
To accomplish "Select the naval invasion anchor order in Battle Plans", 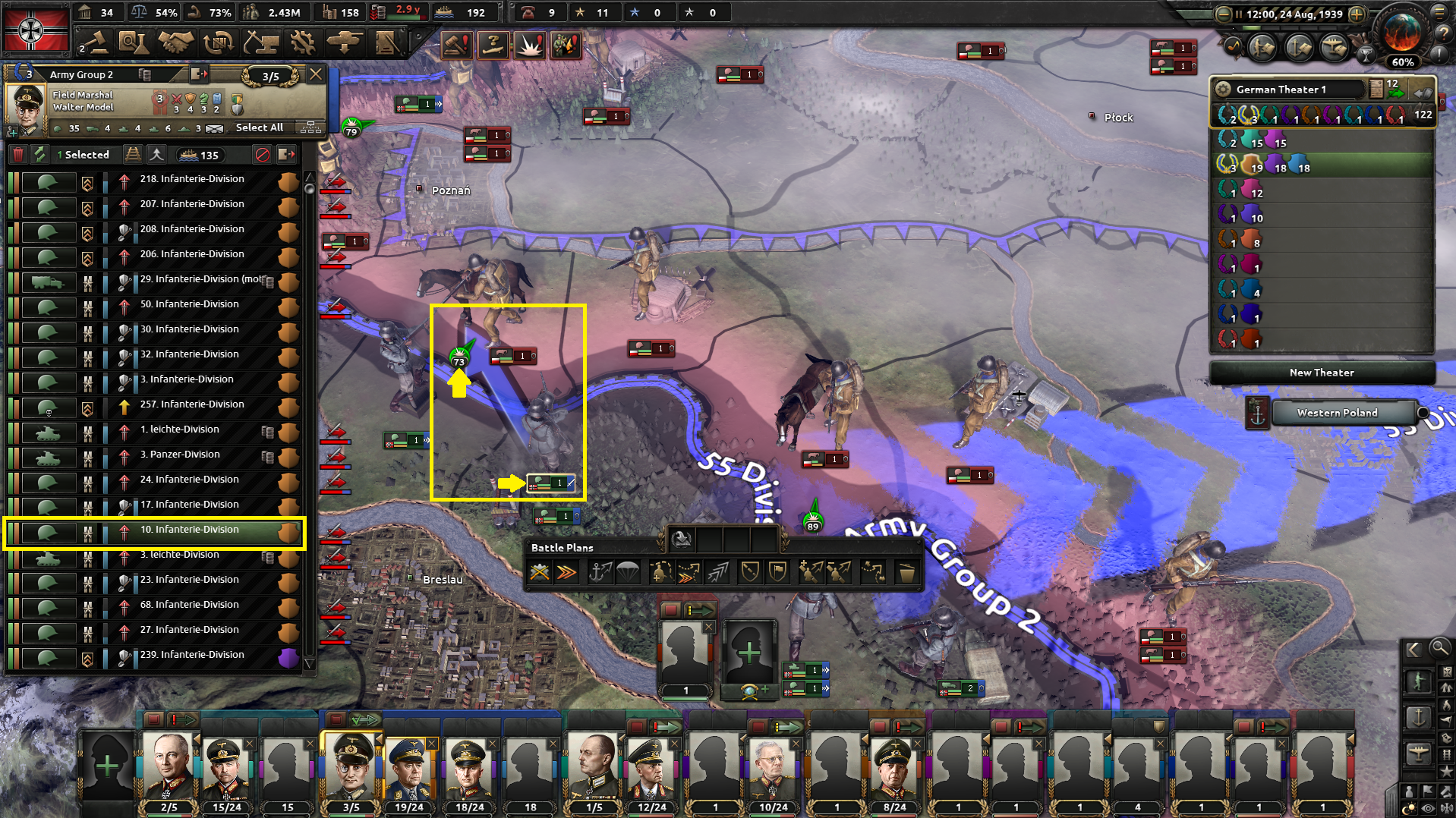I will 599,573.
